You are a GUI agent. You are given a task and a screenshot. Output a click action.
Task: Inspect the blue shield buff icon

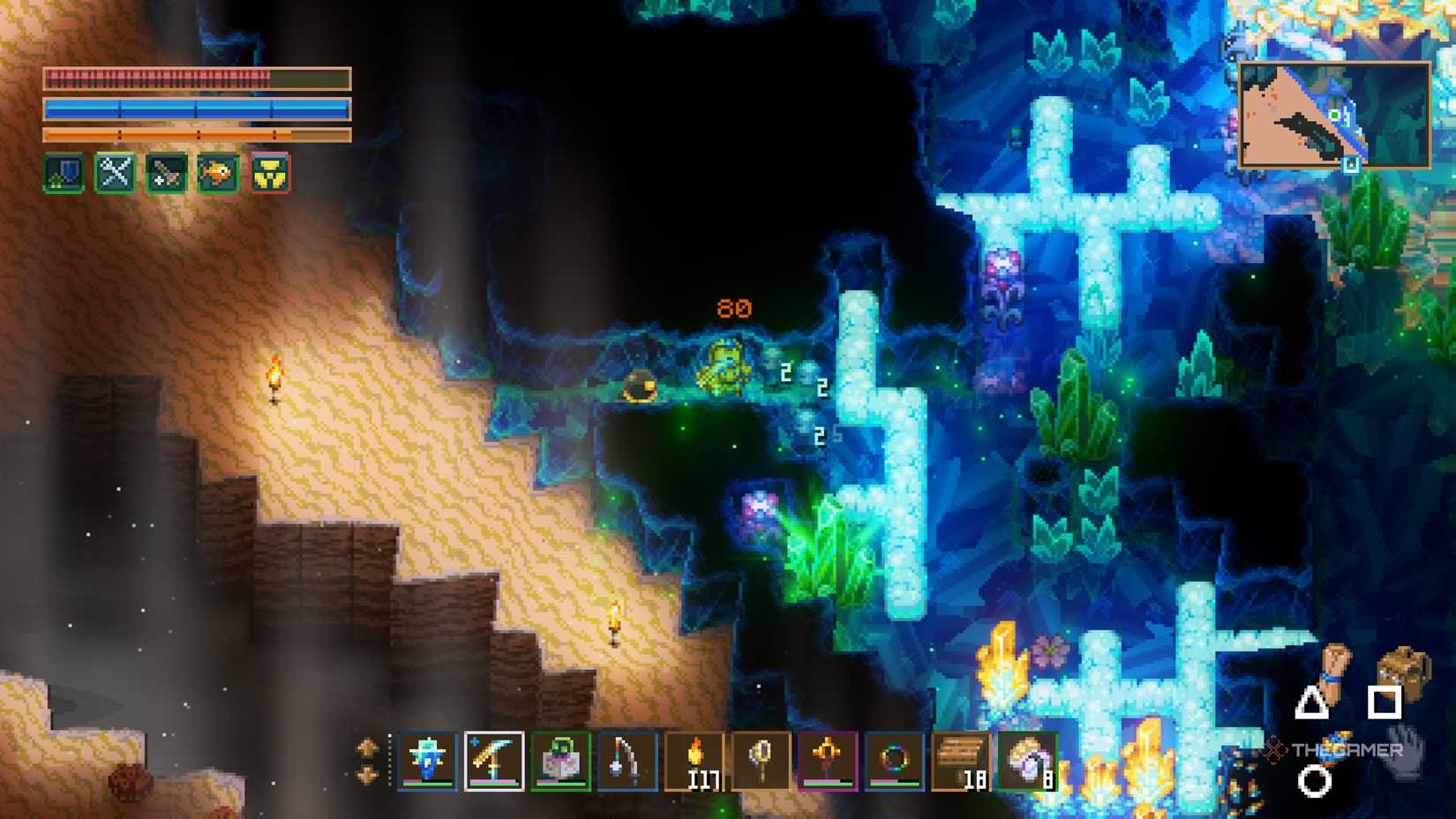(x=64, y=173)
